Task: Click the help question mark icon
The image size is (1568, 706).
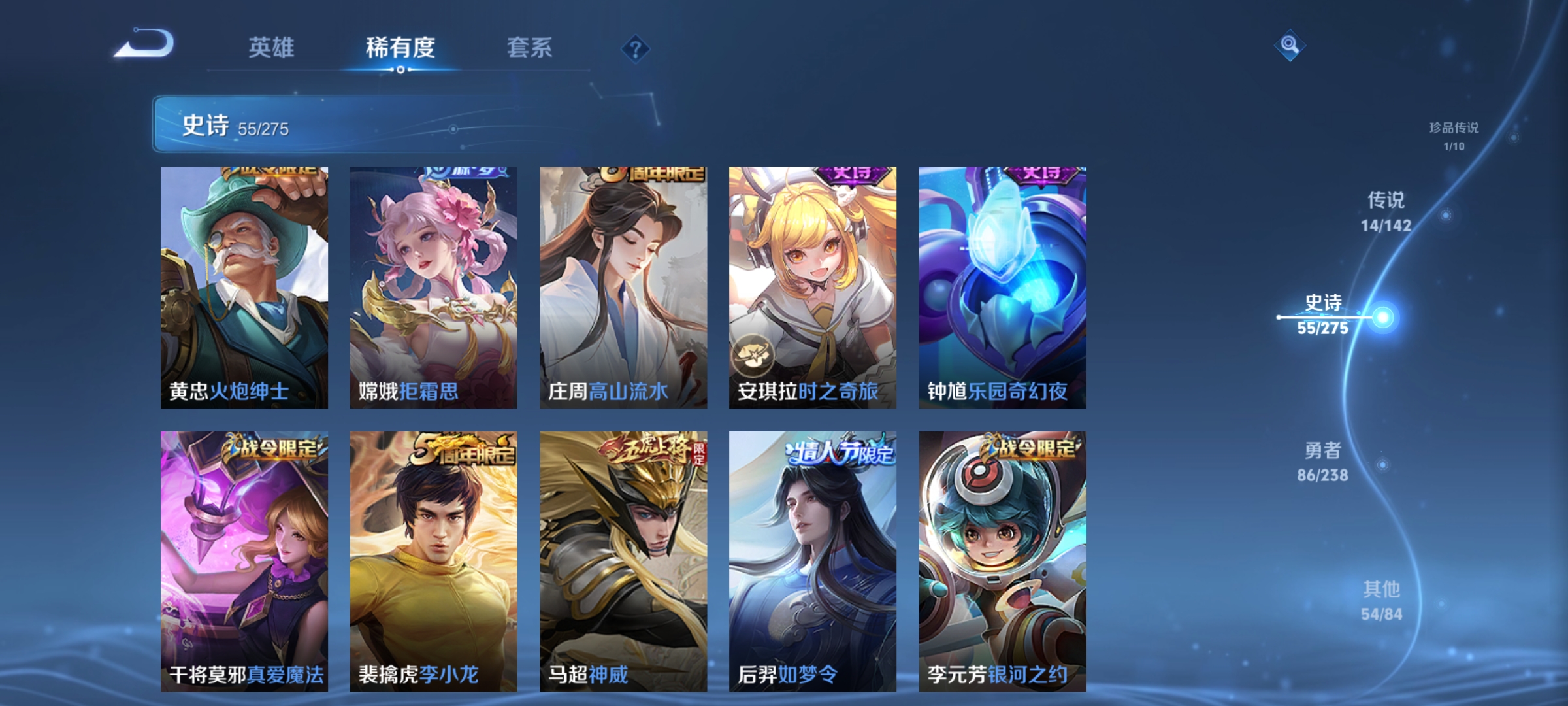Action: click(x=637, y=50)
